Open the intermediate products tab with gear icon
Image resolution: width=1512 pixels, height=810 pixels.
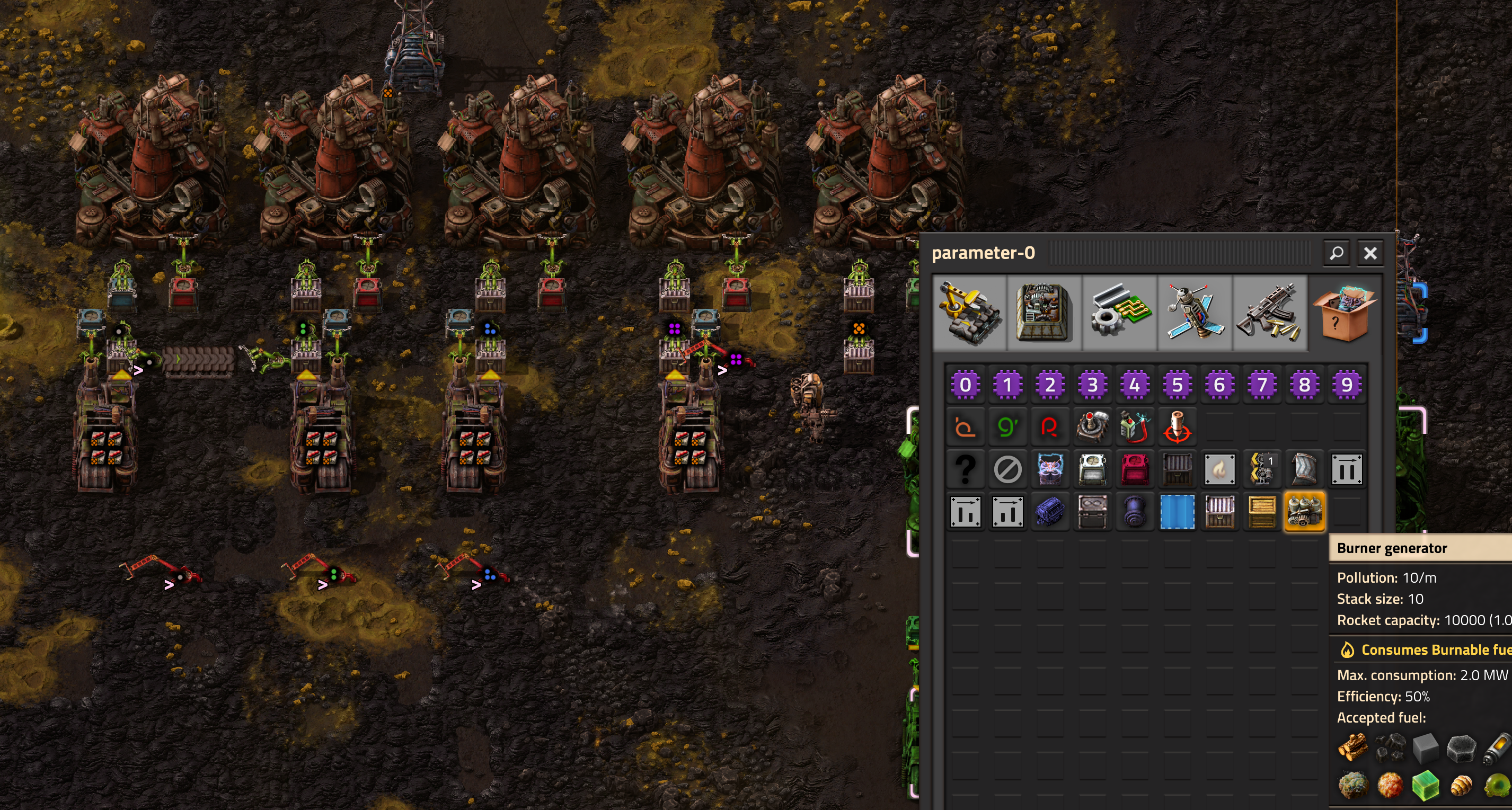pos(1119,313)
